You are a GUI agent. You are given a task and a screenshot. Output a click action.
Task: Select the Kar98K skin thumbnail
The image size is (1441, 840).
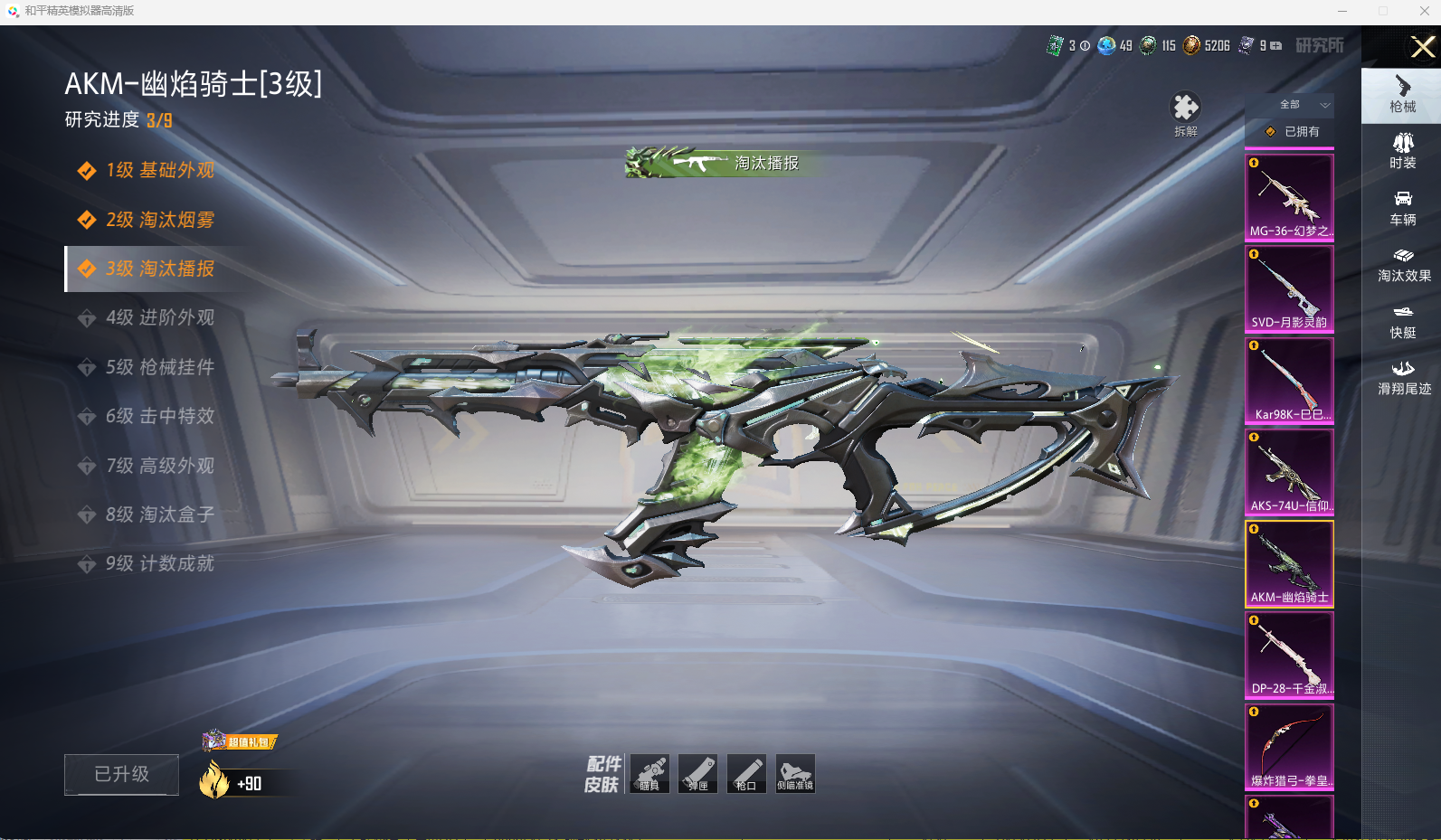pos(1289,380)
